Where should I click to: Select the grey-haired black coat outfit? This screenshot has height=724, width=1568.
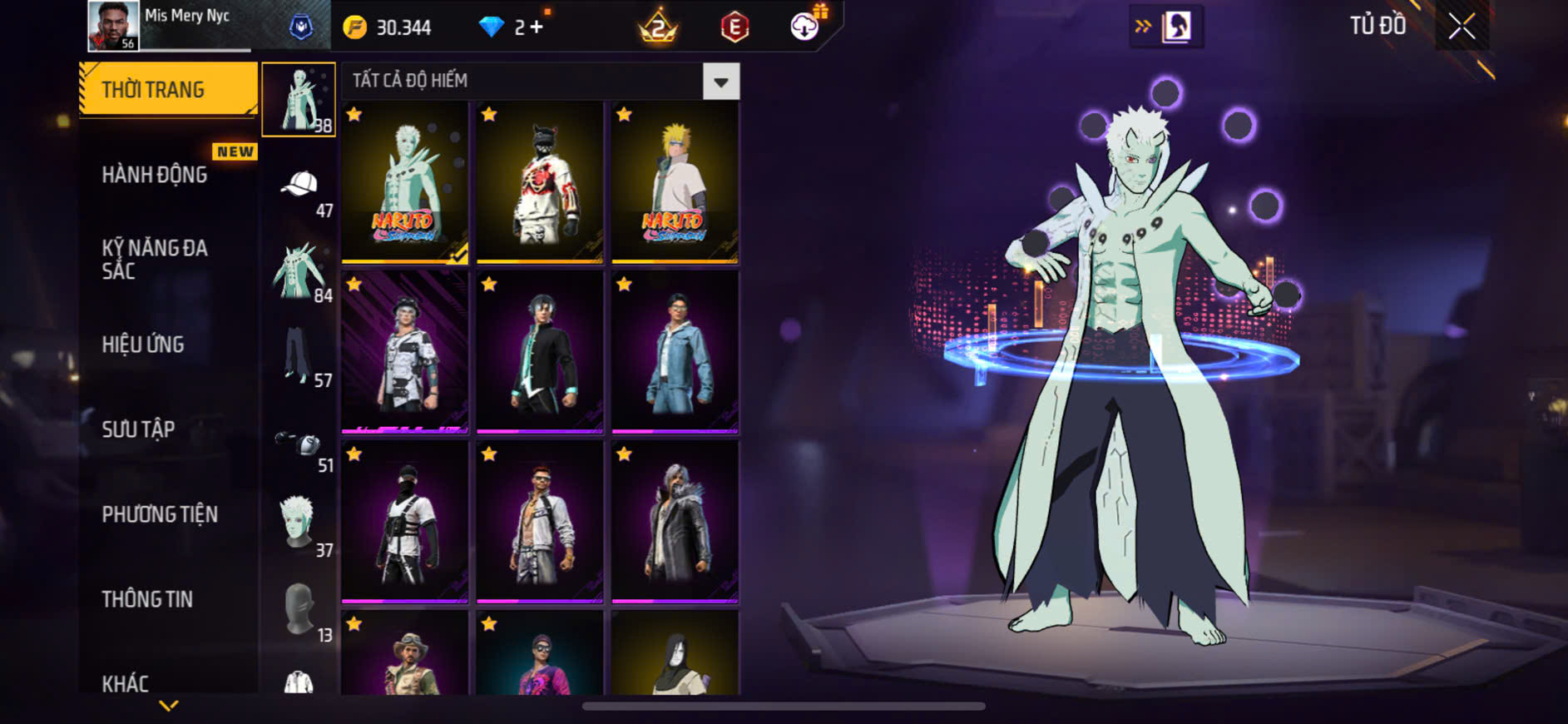click(x=675, y=523)
